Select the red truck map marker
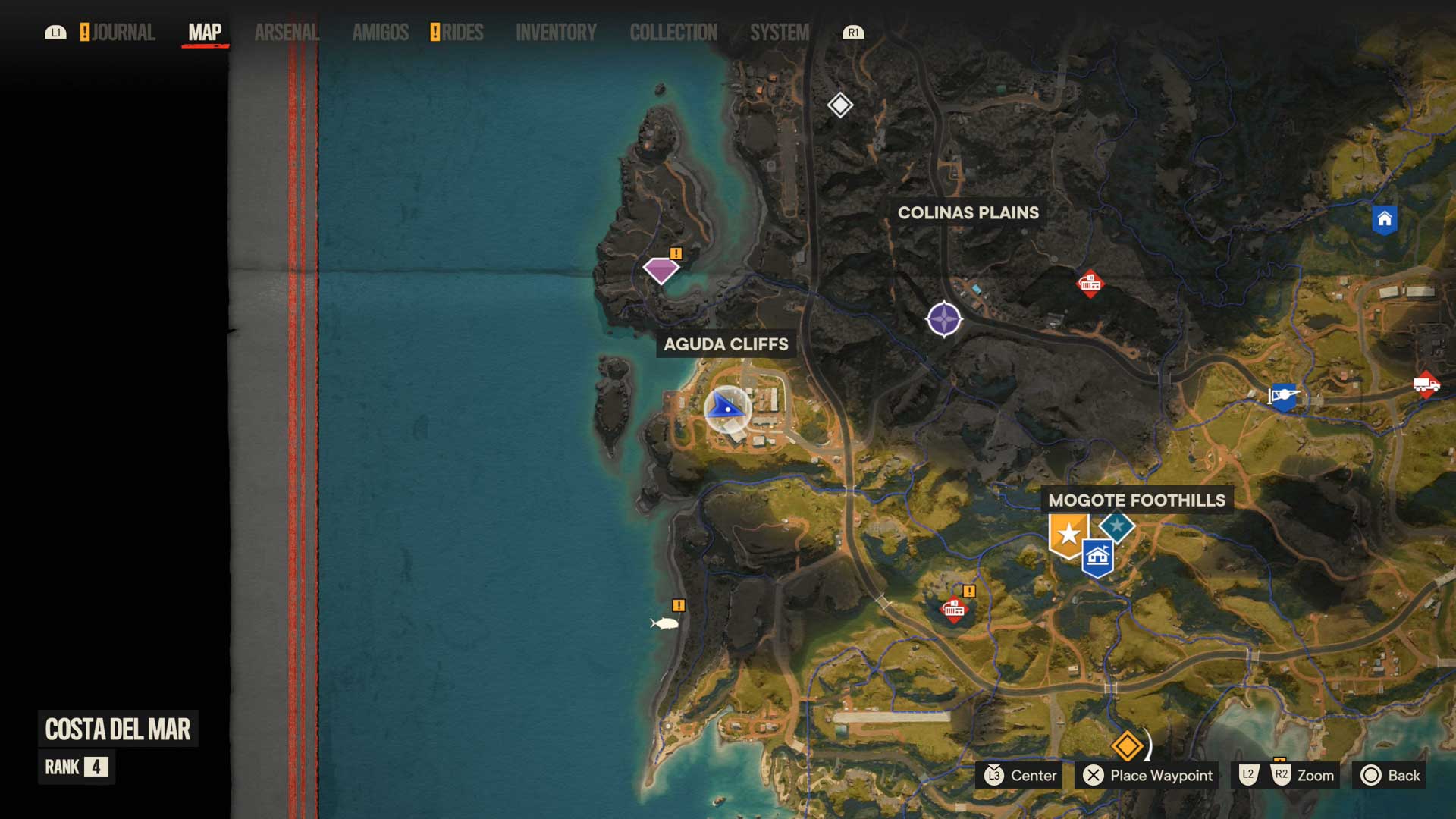Viewport: 1456px width, 819px height. (1426, 384)
